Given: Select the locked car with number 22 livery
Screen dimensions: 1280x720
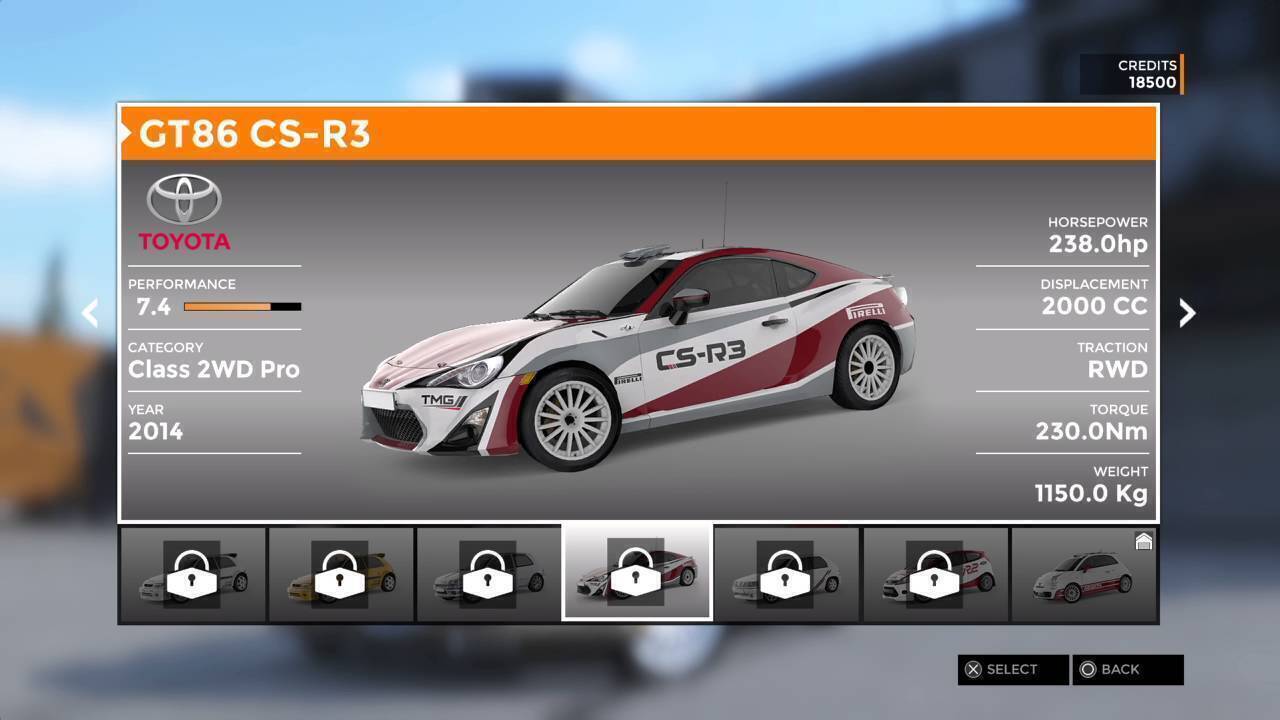Looking at the screenshot, I should tap(935, 575).
